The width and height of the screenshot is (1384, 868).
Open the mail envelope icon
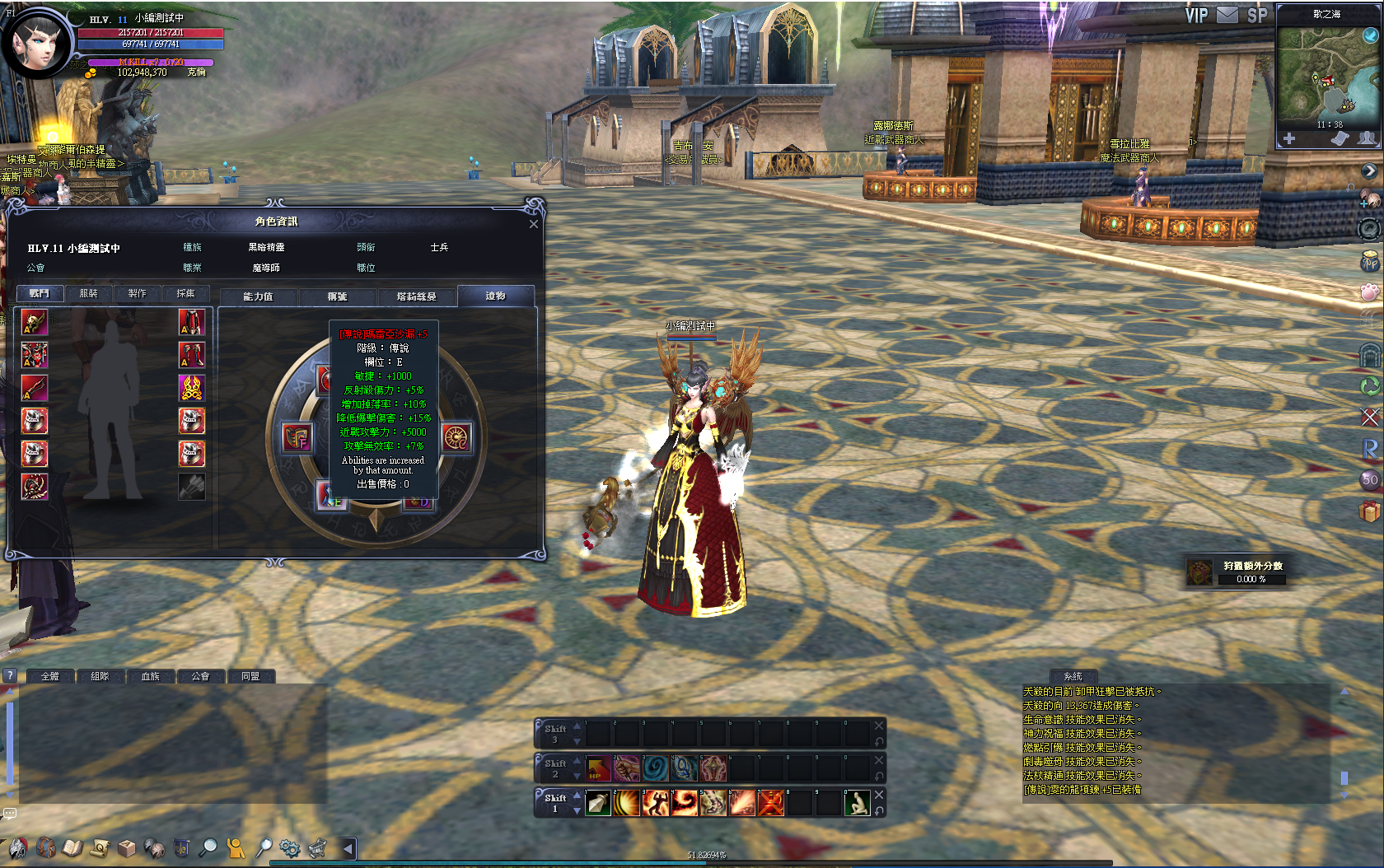(x=1227, y=15)
